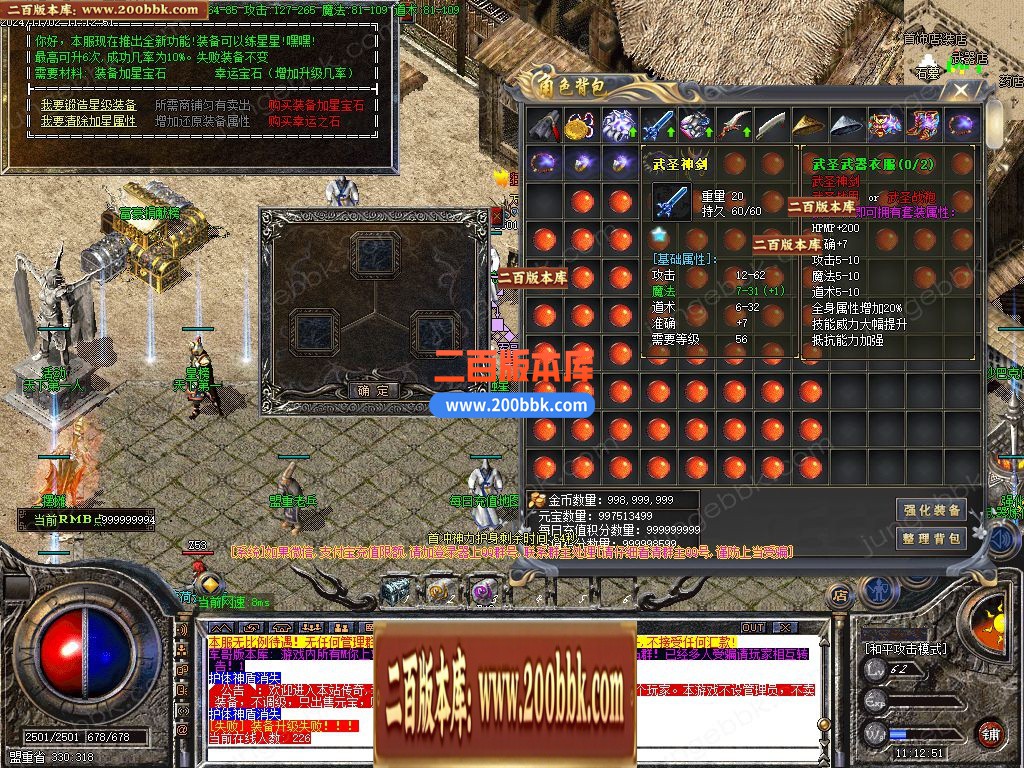The width and height of the screenshot is (1024, 768).
Task: Select the plain broad blade in the backpack
Action: click(x=771, y=126)
